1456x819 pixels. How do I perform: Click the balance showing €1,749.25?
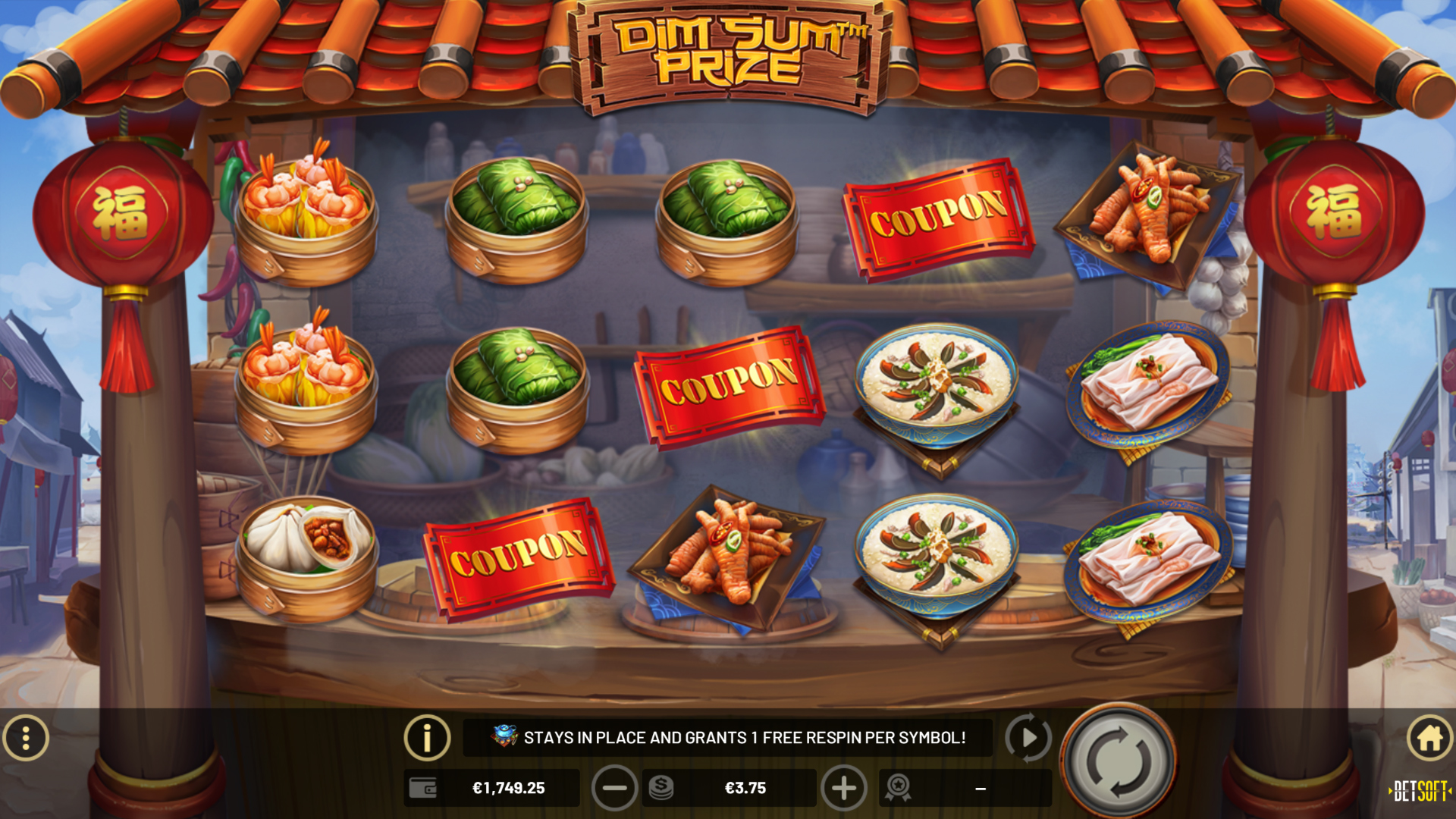pyautogui.click(x=510, y=788)
